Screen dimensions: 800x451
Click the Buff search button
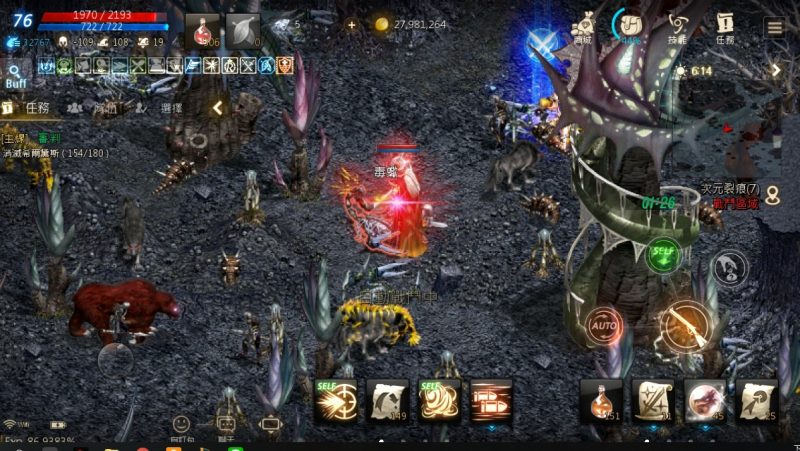point(16,76)
